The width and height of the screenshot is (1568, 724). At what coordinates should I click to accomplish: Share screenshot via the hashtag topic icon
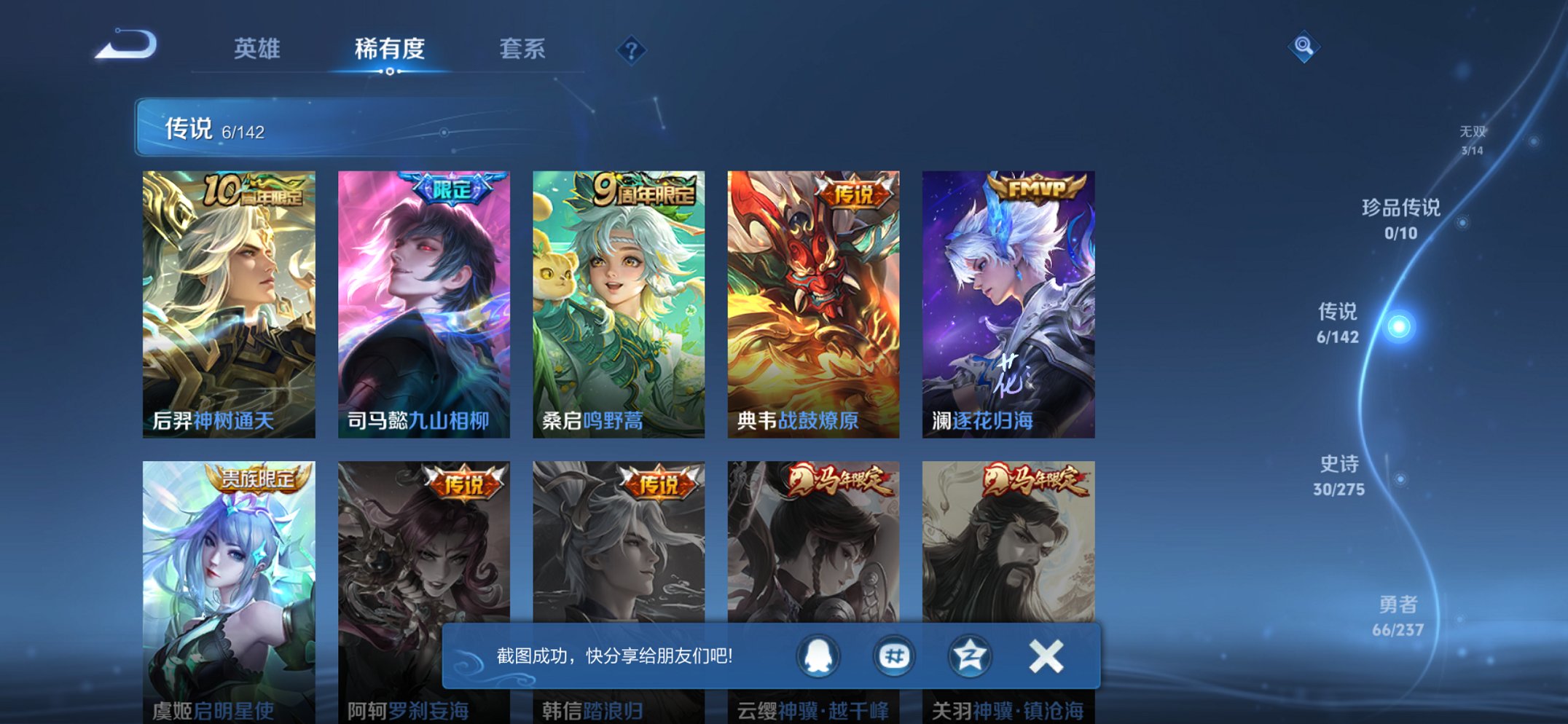pos(895,656)
